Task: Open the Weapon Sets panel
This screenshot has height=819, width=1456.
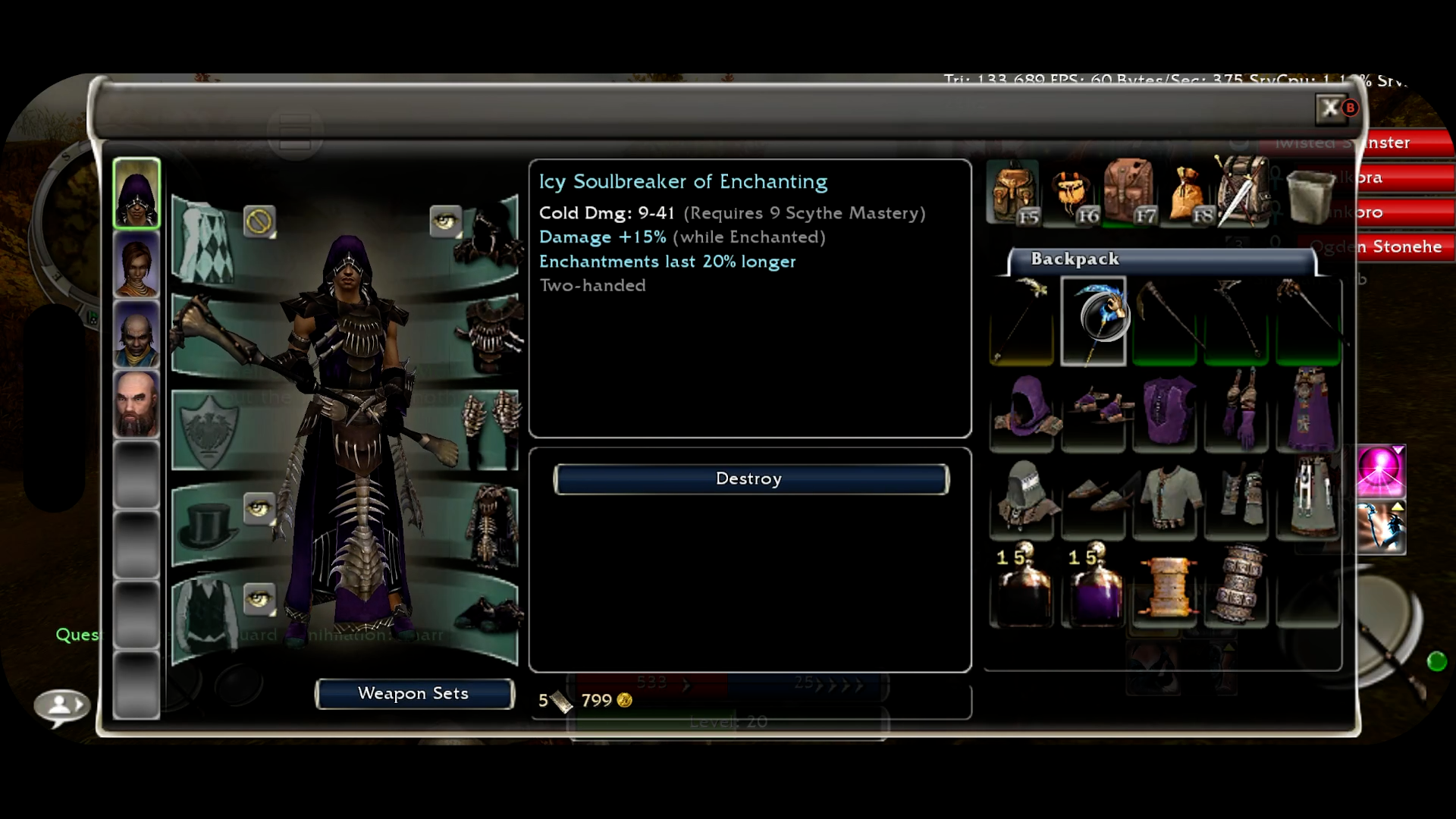Action: point(414,694)
